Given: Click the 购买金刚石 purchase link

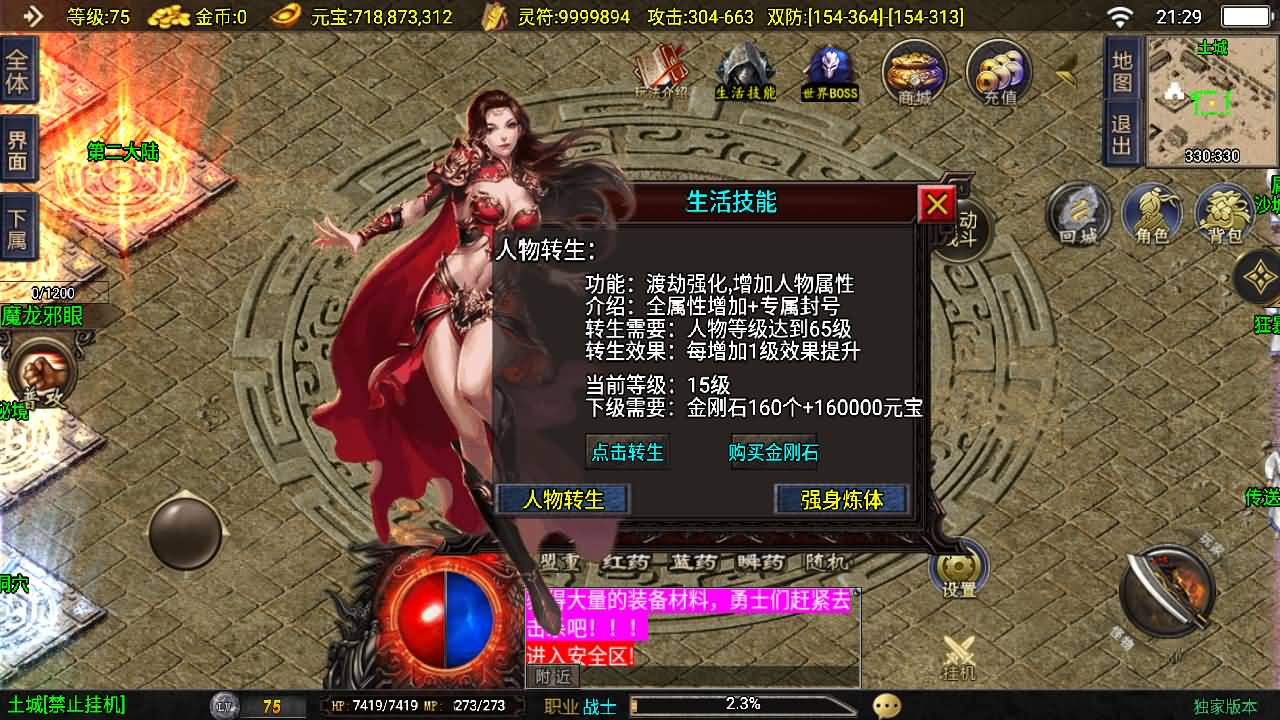Looking at the screenshot, I should coord(775,452).
